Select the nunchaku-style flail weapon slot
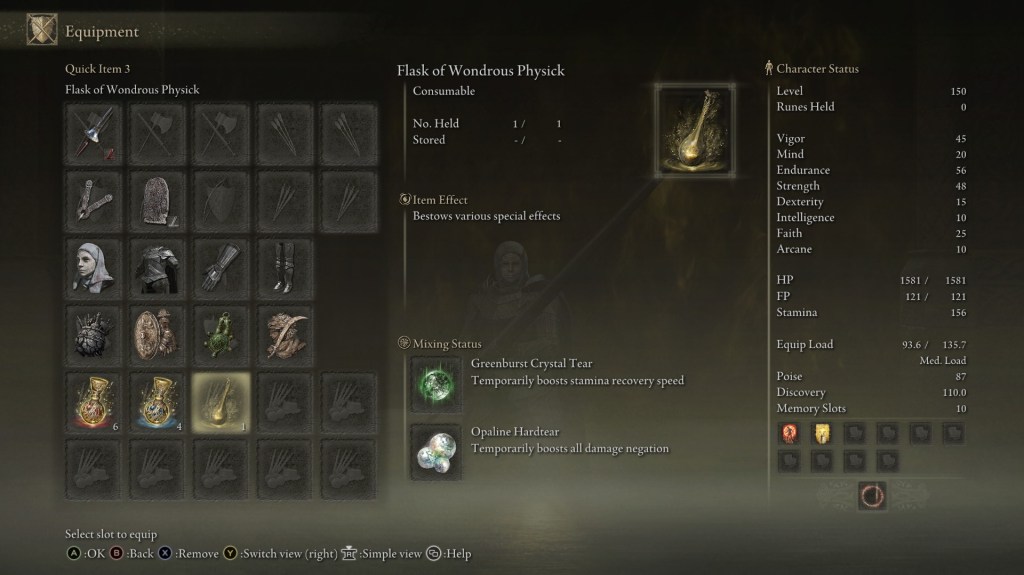Viewport: 1024px width, 575px height. pos(95,199)
